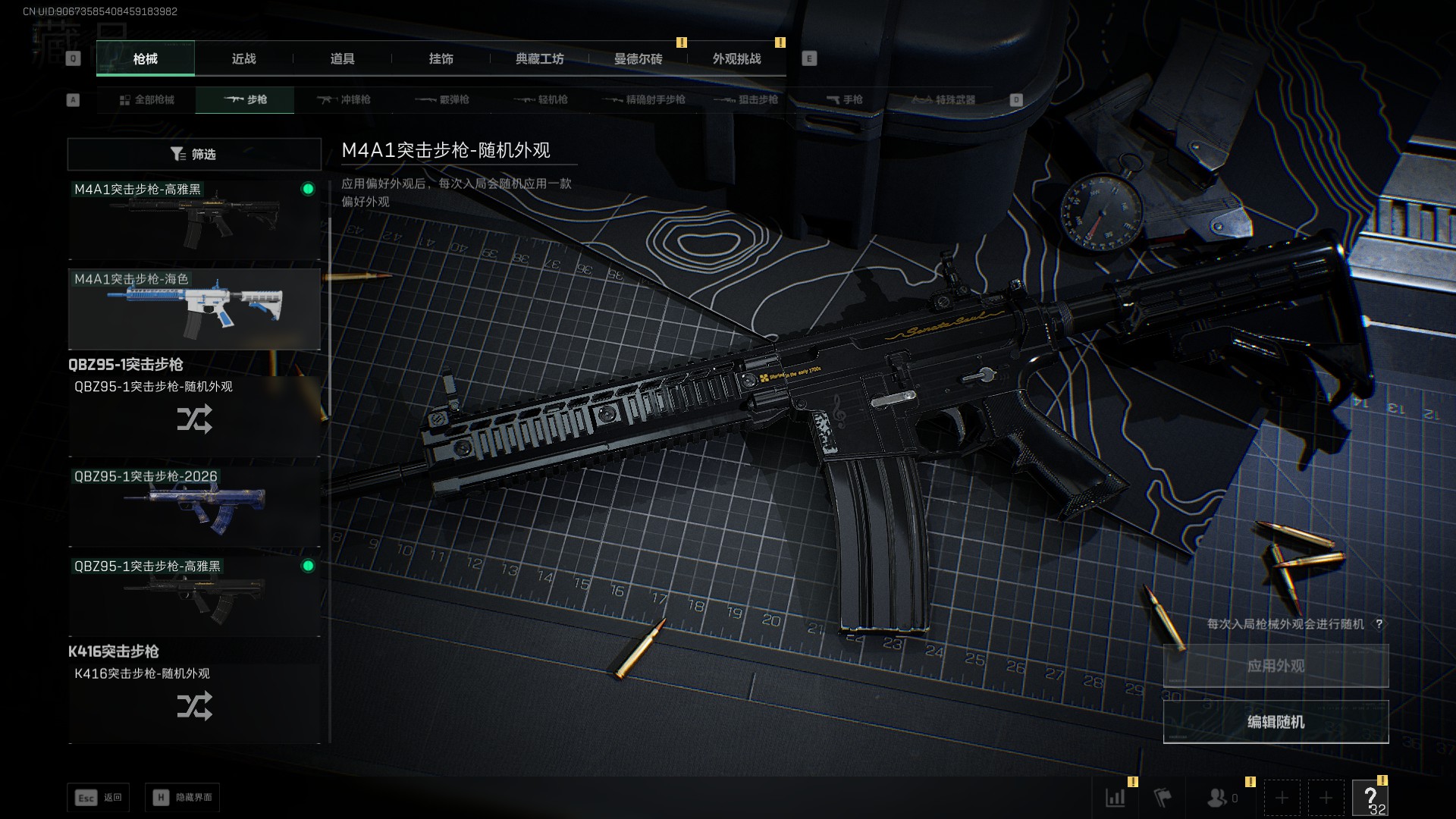Open the 筛选 filter options
The image size is (1456, 819).
coord(193,155)
